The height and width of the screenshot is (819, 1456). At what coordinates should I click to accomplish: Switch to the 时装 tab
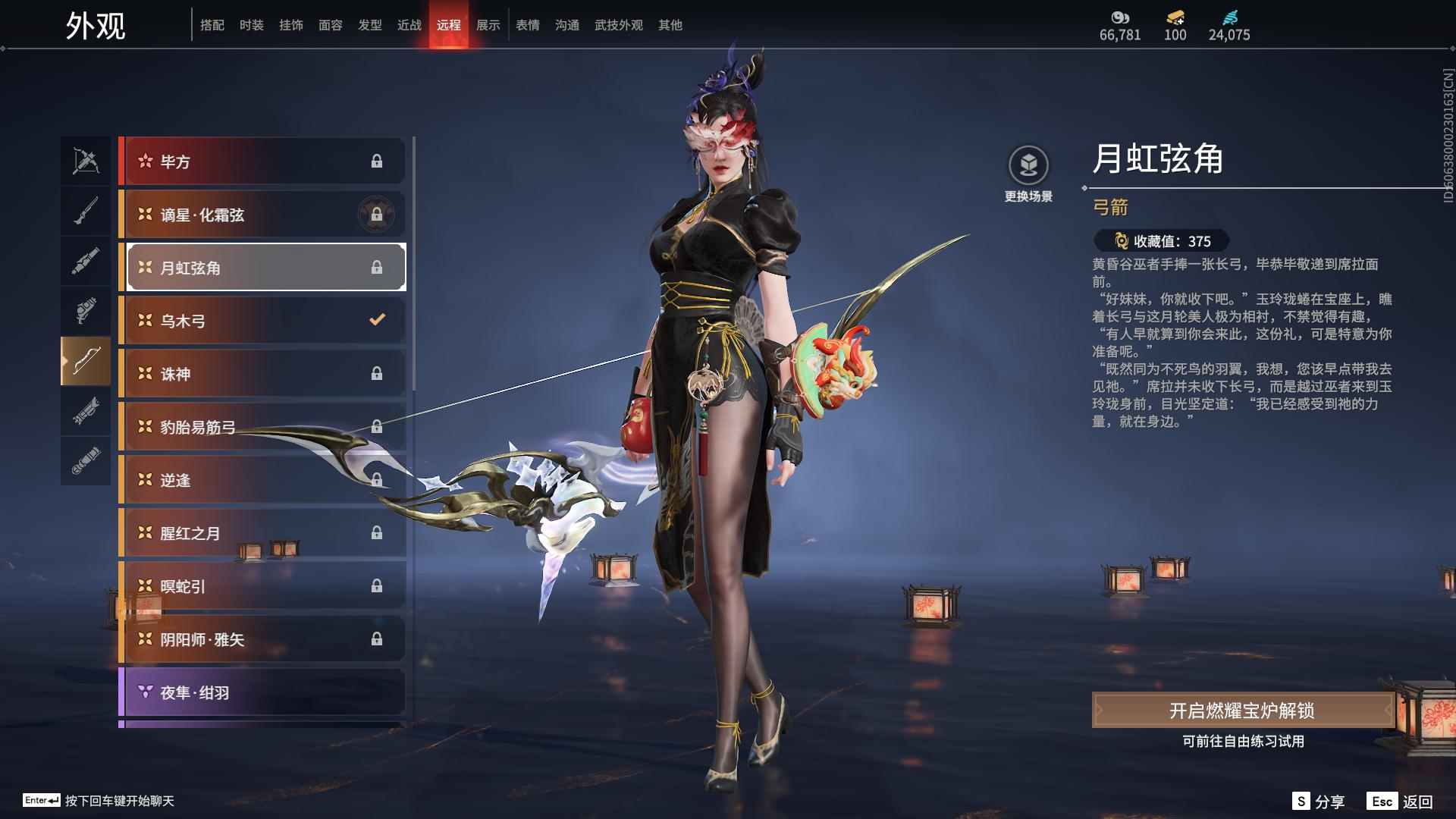[x=252, y=24]
